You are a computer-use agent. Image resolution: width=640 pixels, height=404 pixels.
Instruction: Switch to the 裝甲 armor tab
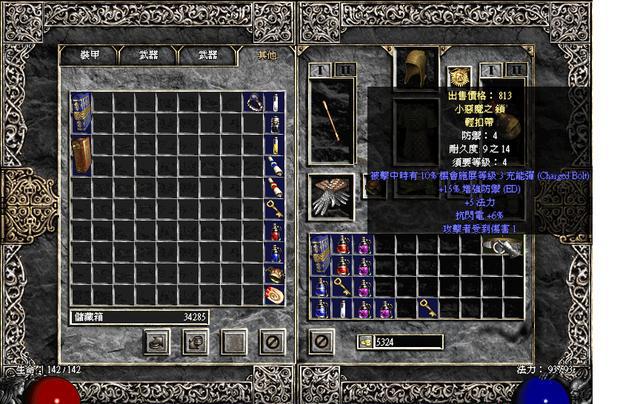[88, 56]
